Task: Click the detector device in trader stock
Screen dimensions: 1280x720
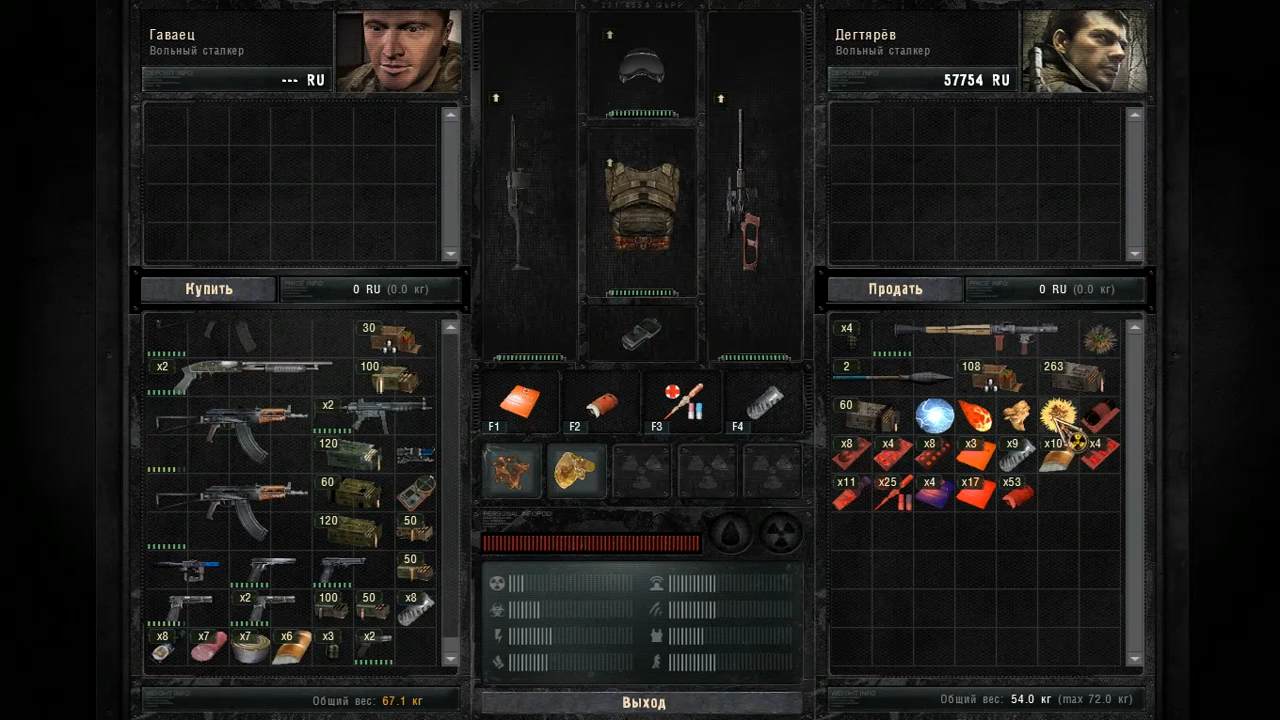Action: [x=415, y=493]
